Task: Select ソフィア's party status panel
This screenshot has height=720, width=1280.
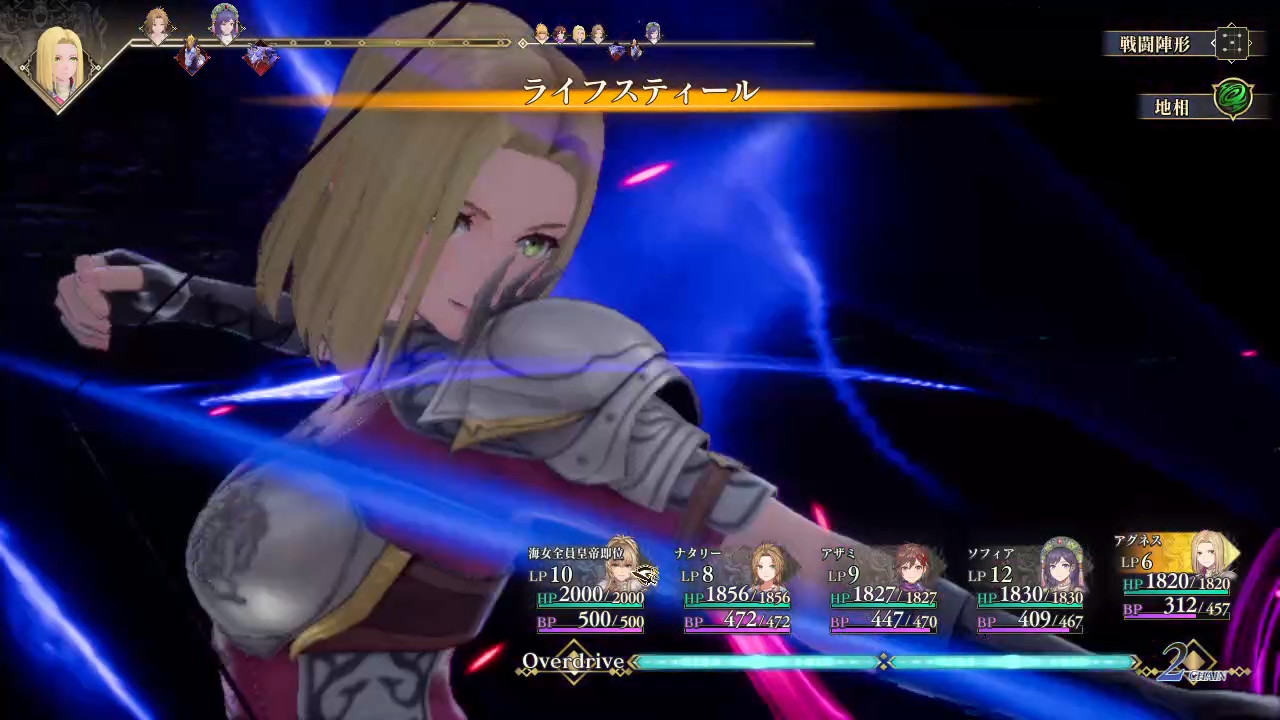Action: point(1029,590)
